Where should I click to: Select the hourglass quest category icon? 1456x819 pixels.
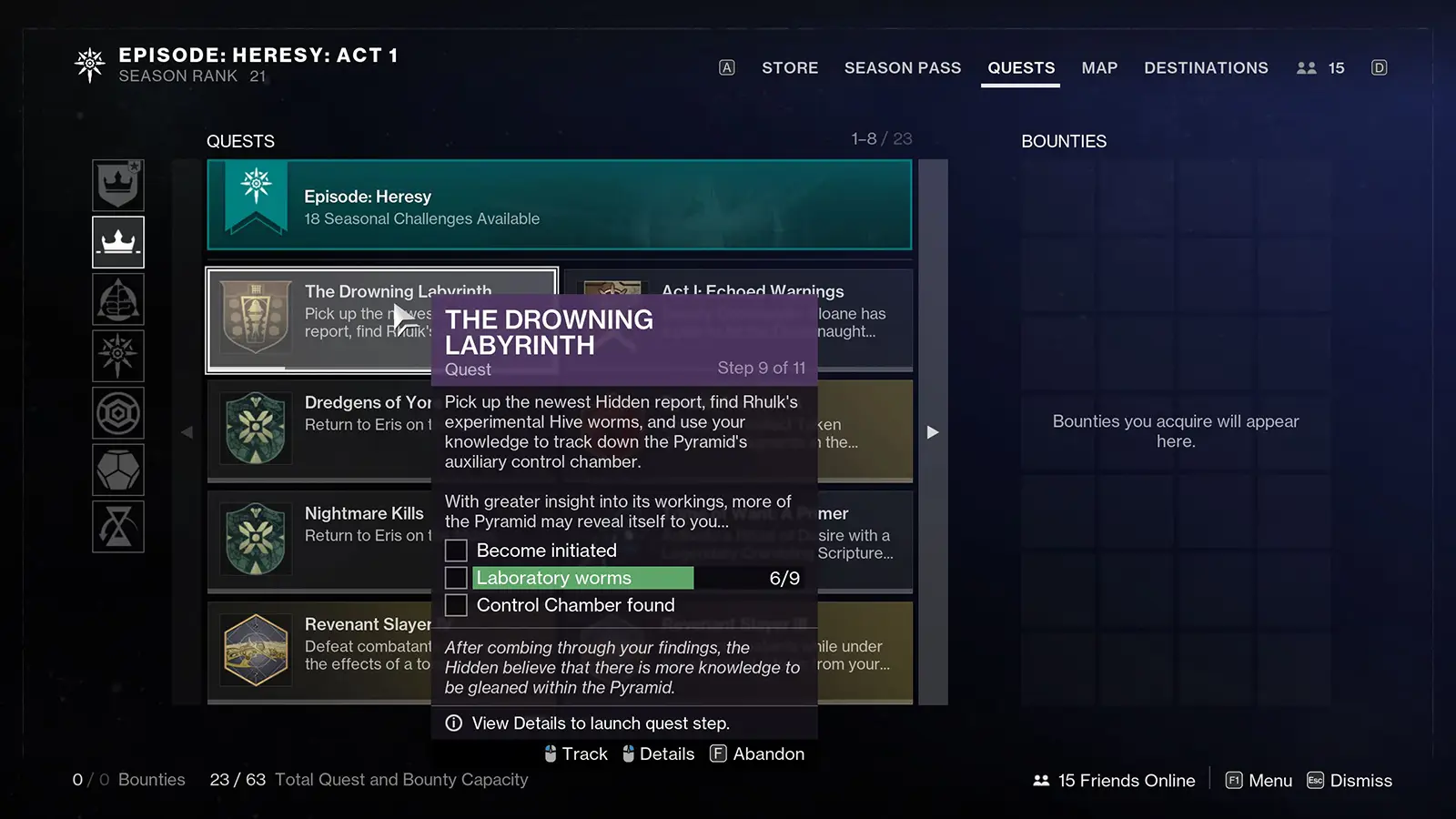click(x=118, y=527)
